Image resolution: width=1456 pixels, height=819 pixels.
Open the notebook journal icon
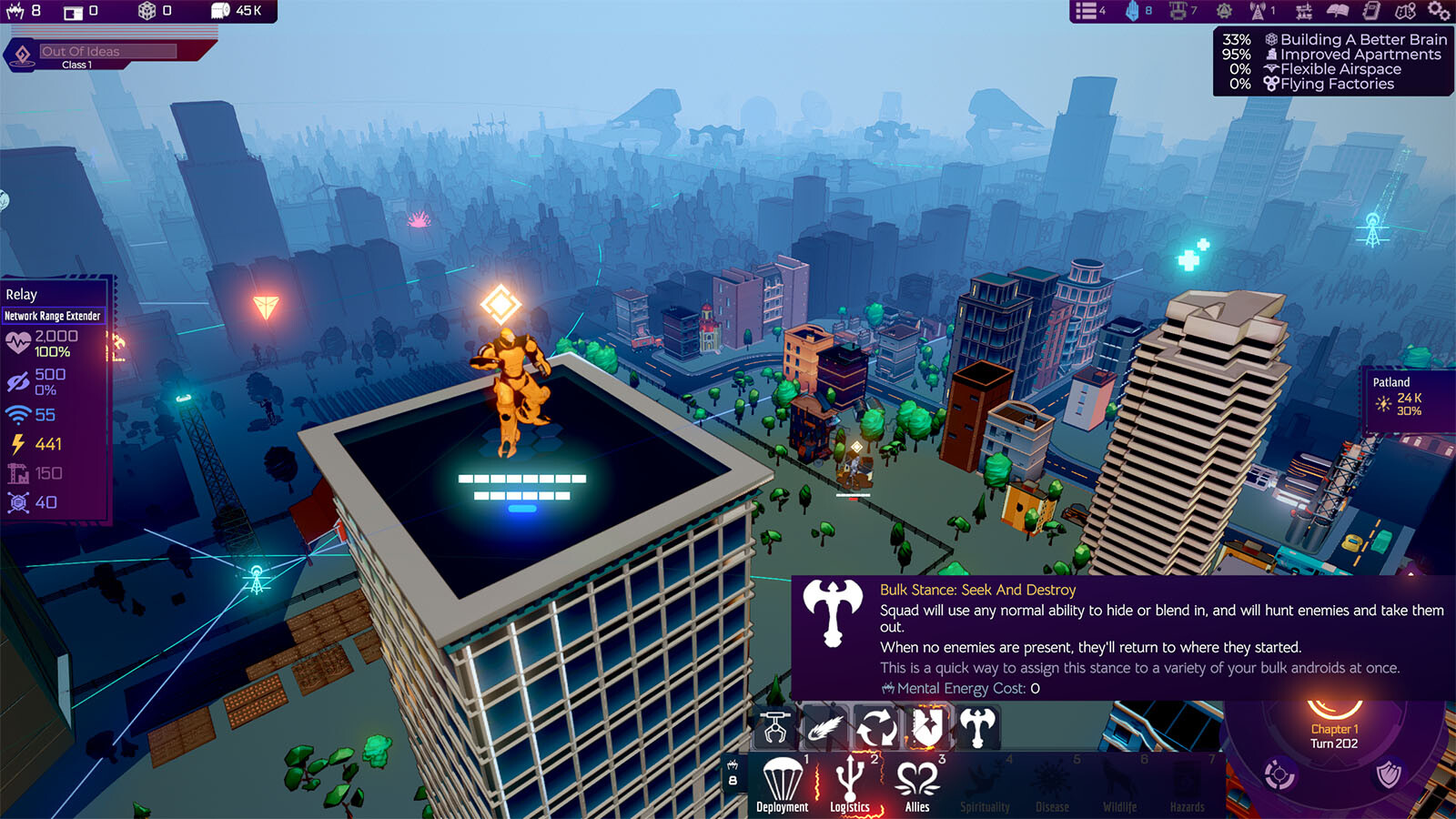1371,11
